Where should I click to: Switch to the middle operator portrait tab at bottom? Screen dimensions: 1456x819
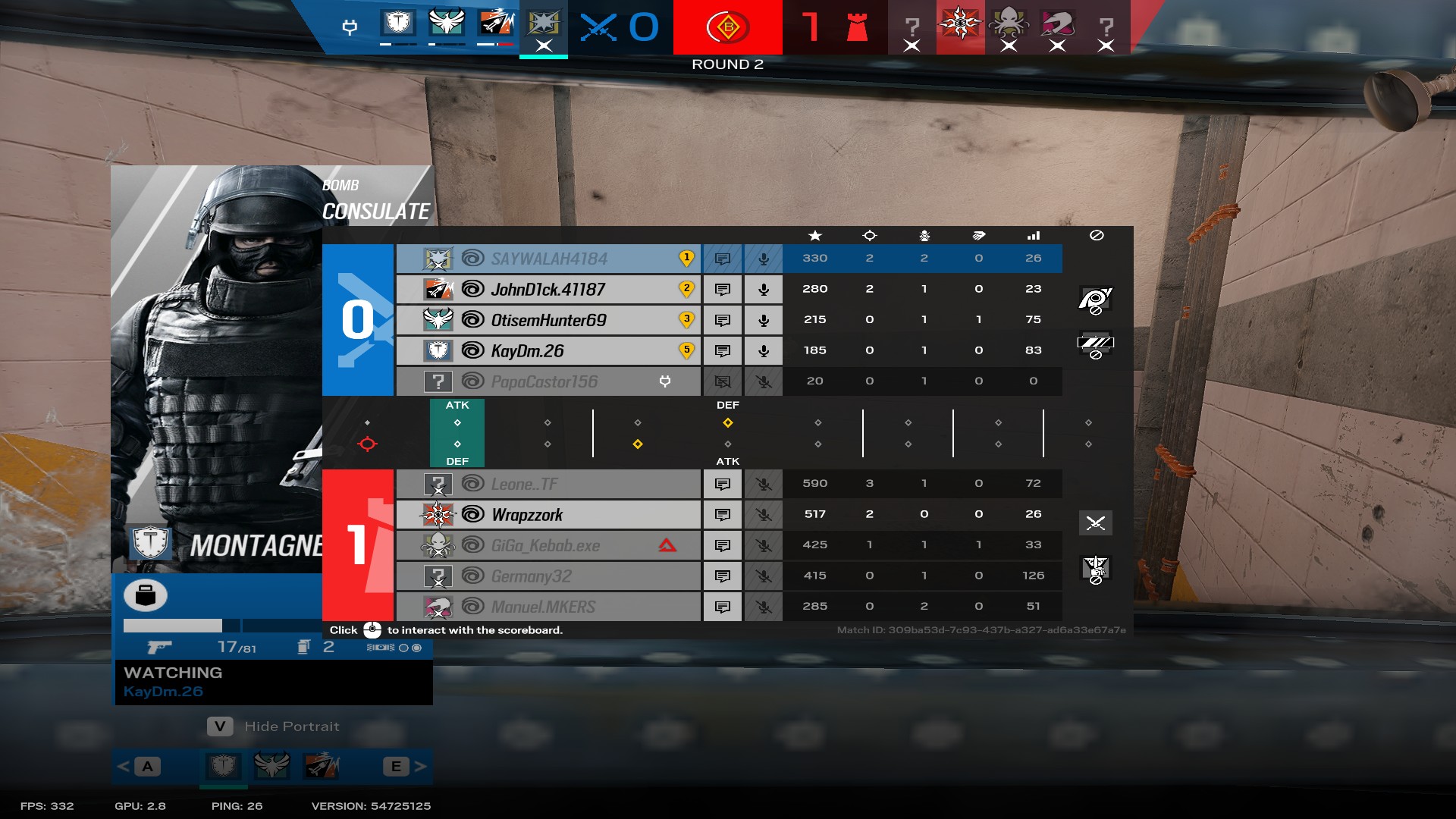click(x=271, y=767)
